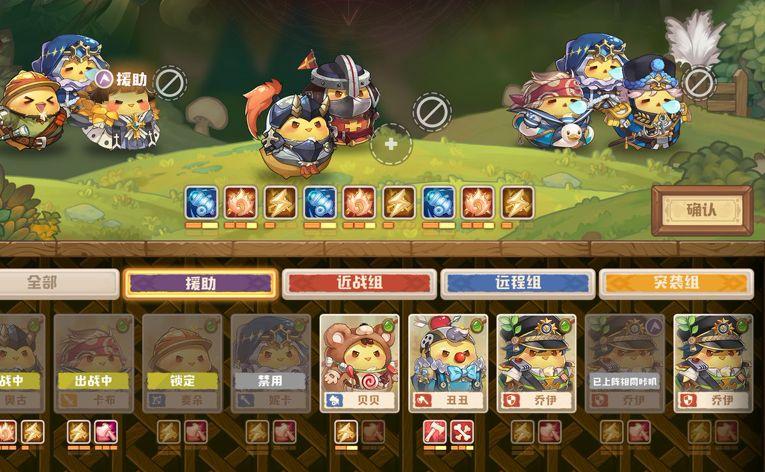The height and width of the screenshot is (472, 765).
Task: Select the banned 妮卡 card marked 禁用
Action: [x=270, y=364]
